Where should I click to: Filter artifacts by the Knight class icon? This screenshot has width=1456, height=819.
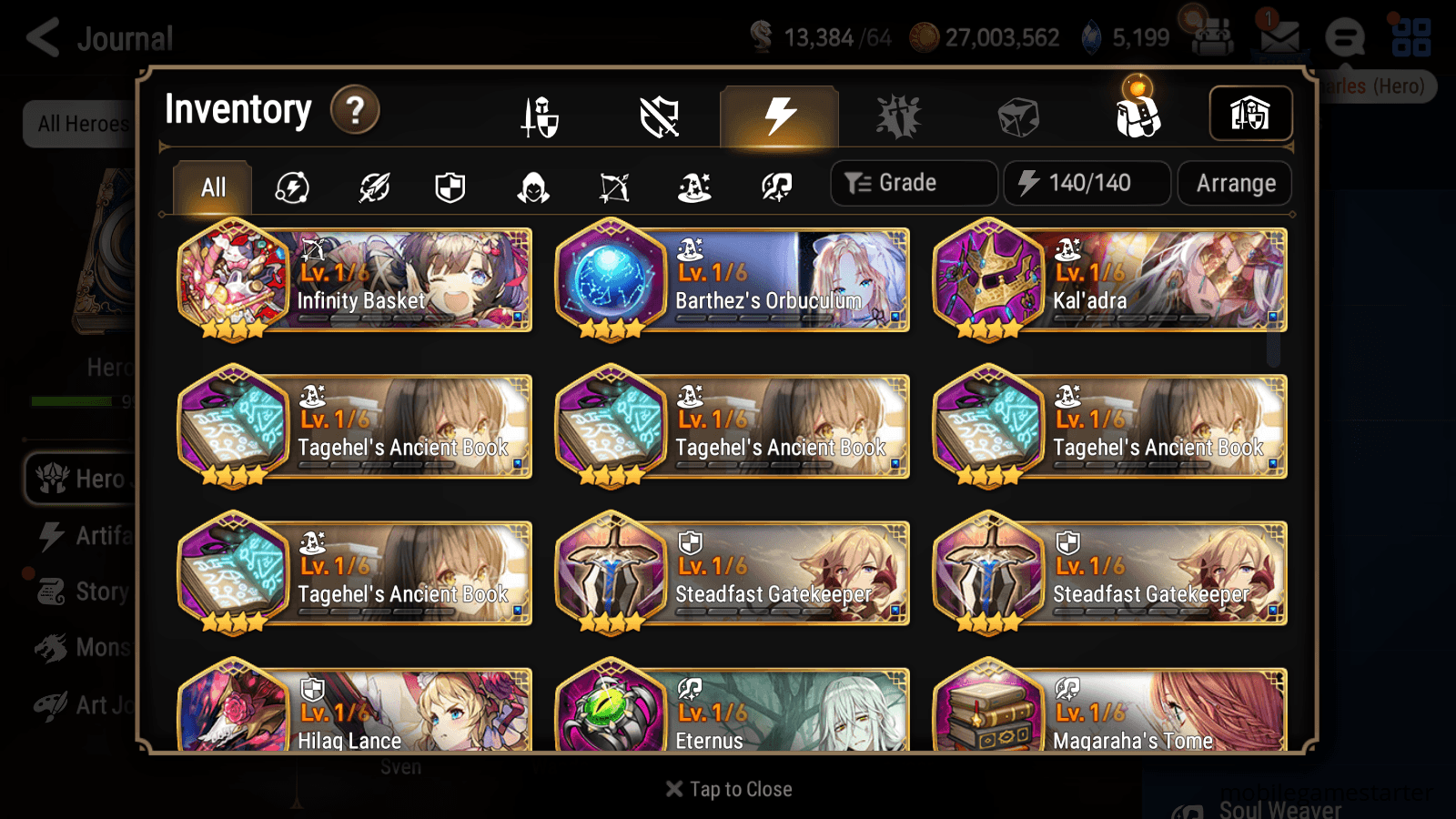pyautogui.click(x=450, y=187)
